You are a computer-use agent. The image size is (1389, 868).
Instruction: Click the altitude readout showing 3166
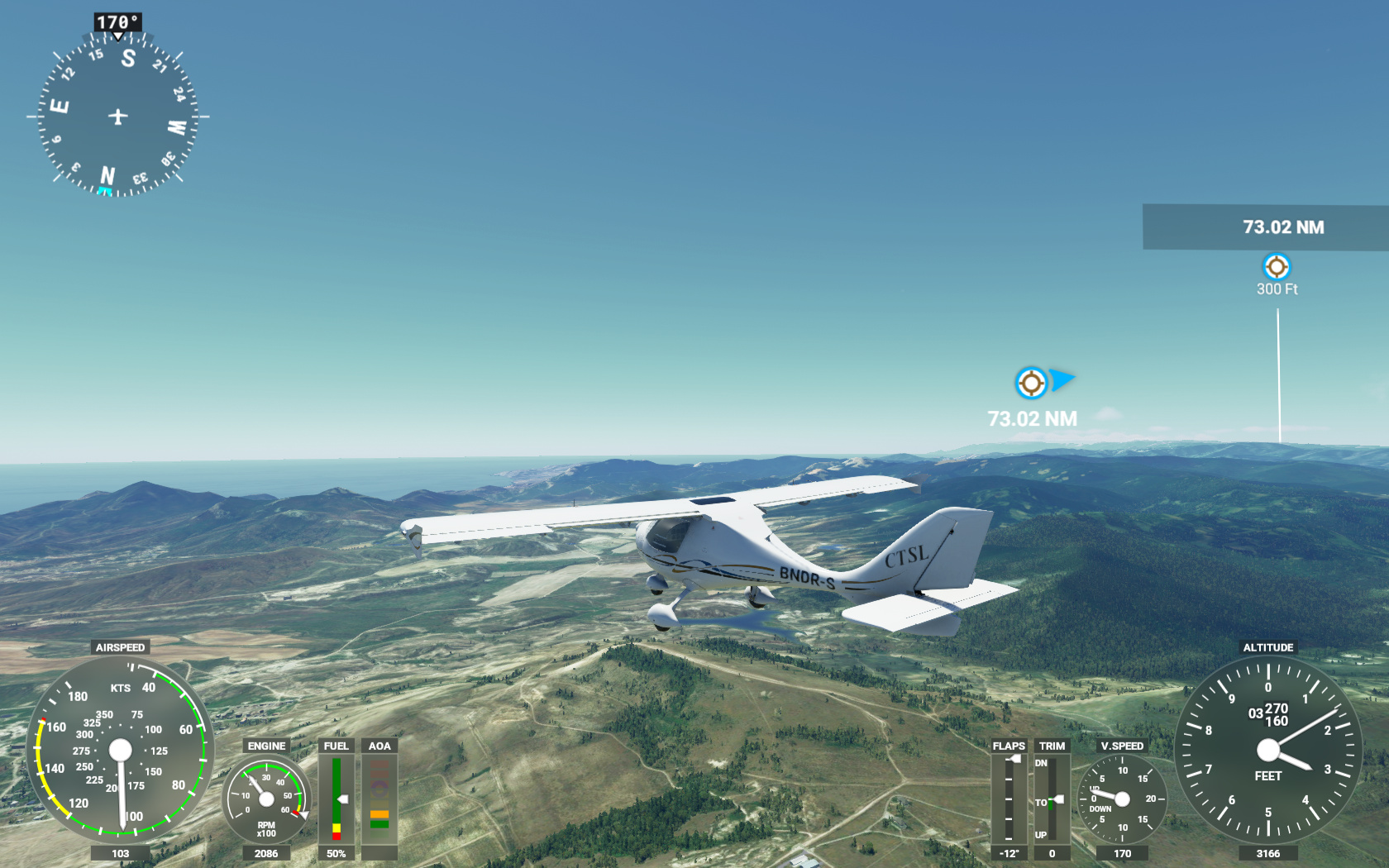(x=1269, y=852)
